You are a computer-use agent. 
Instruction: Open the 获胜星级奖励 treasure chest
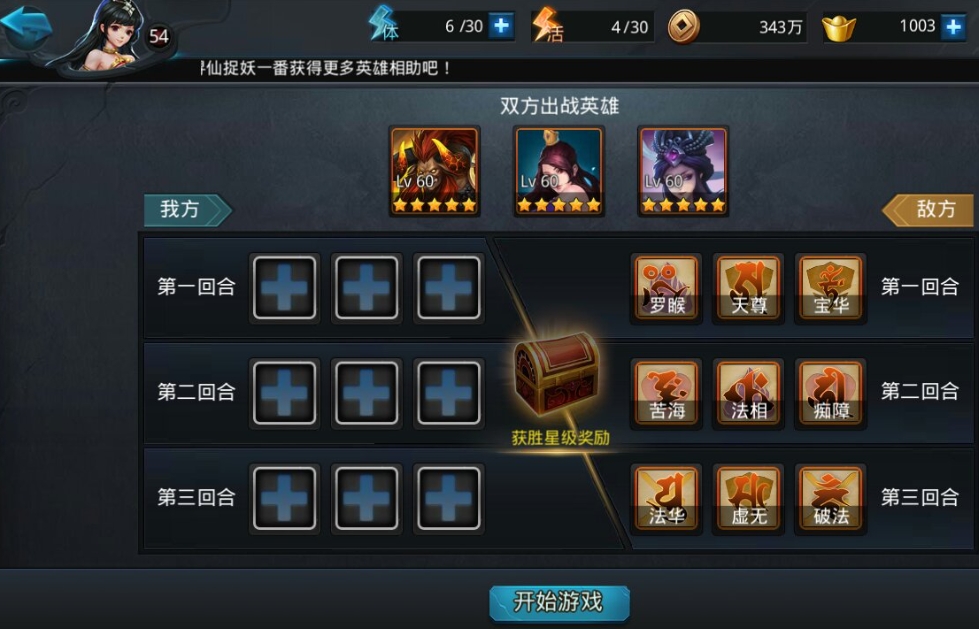pyautogui.click(x=557, y=373)
